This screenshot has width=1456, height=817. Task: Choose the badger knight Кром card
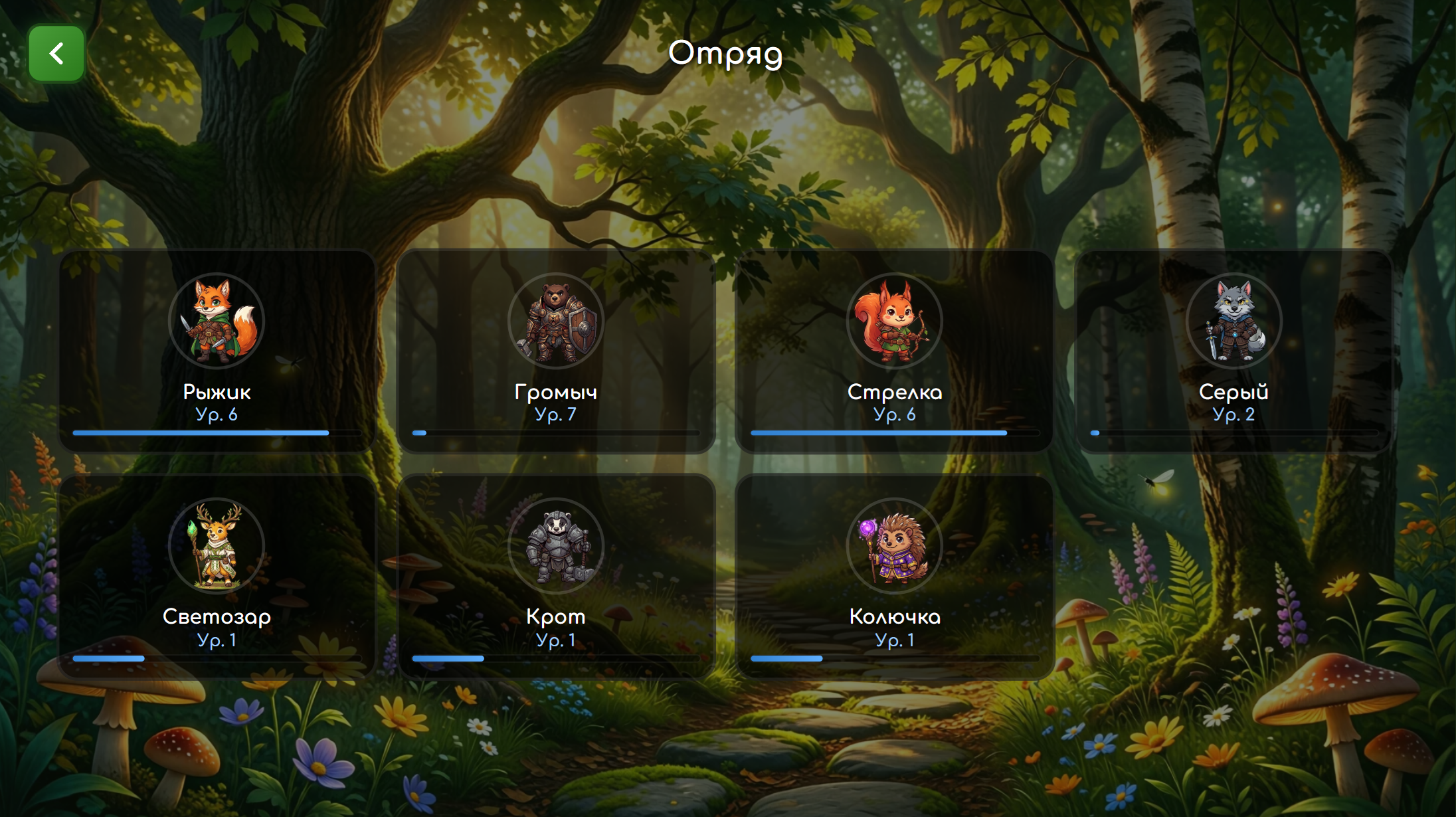click(x=555, y=575)
